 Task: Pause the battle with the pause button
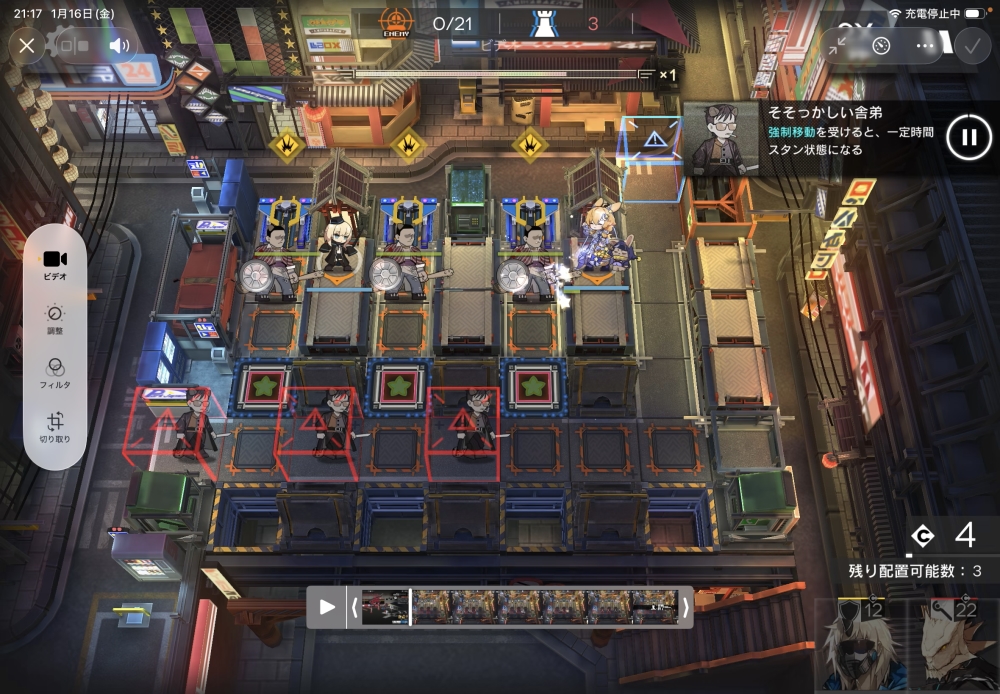click(969, 138)
